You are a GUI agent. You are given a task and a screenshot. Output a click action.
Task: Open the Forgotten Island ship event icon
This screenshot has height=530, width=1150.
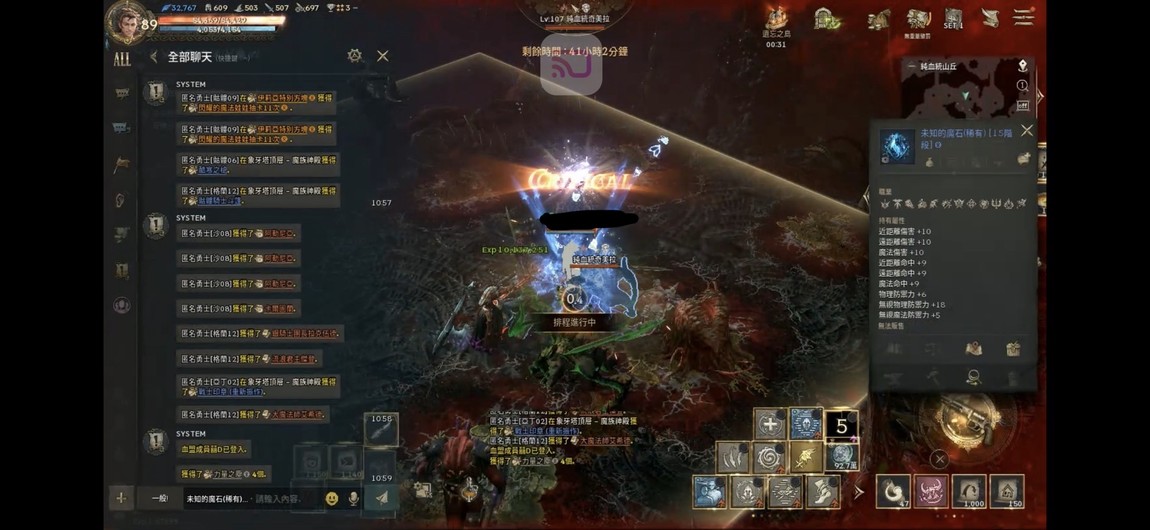pyautogui.click(x=777, y=19)
